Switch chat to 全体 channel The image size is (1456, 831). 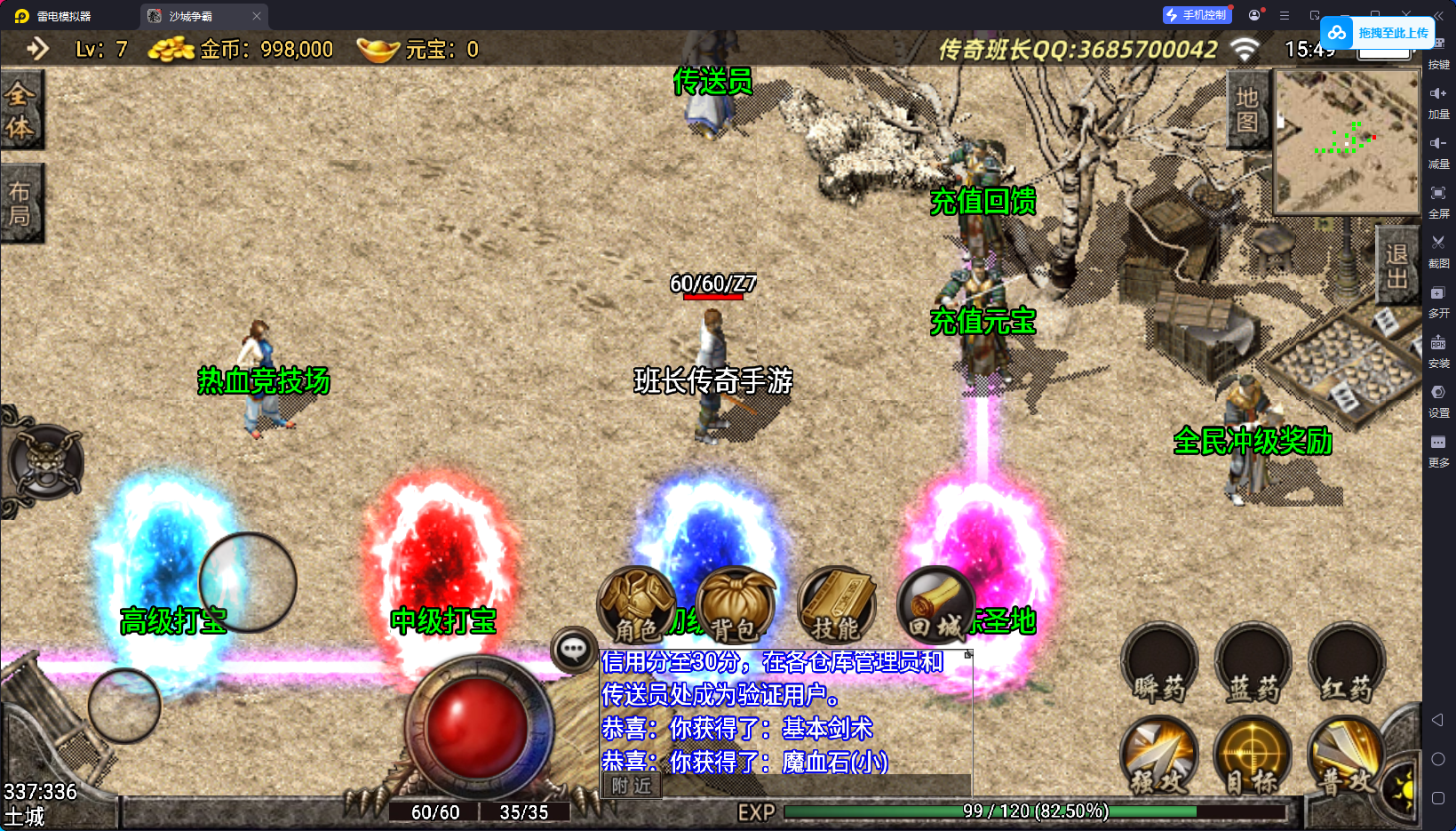(20, 109)
